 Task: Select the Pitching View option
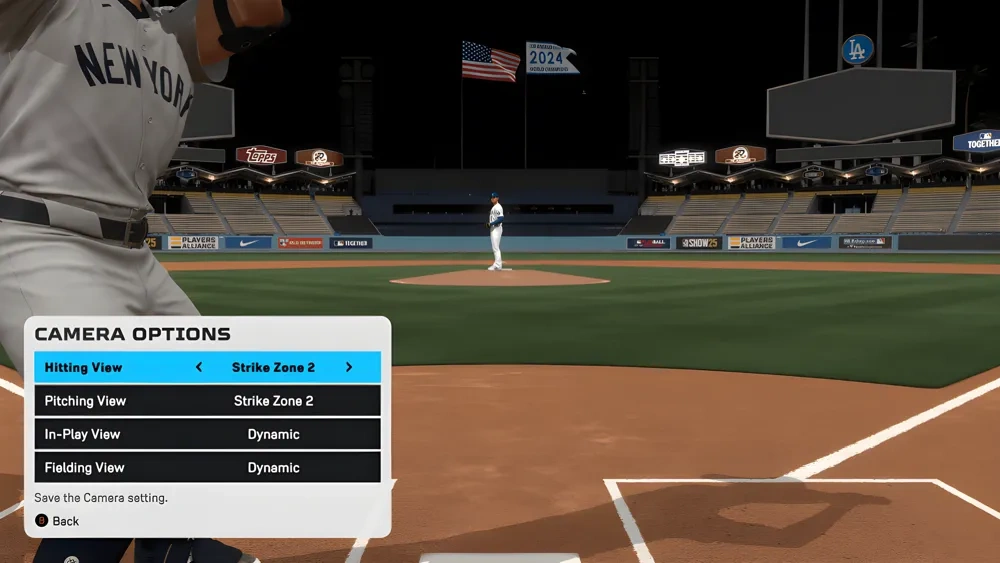pos(207,401)
